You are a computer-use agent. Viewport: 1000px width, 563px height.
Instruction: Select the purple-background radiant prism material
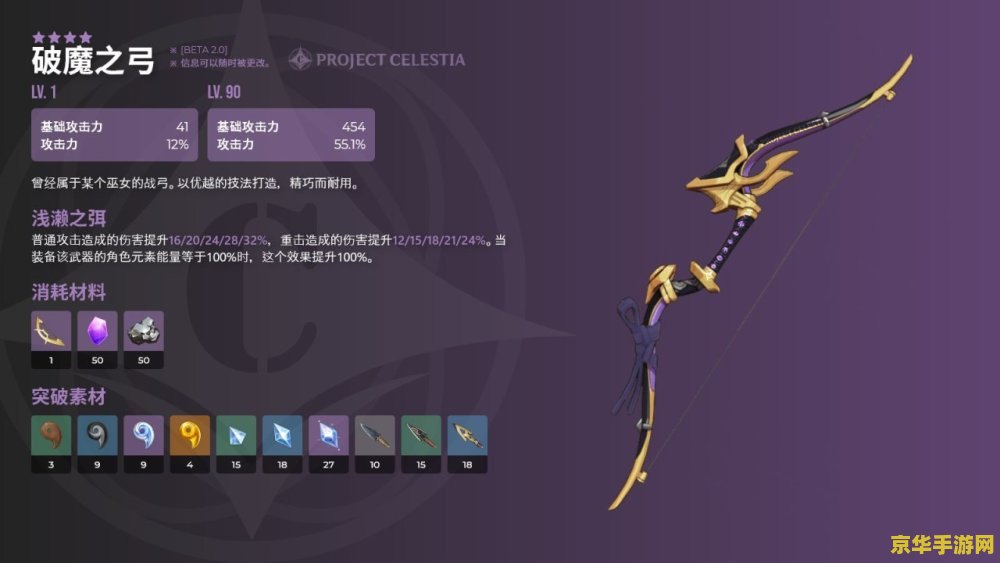[328, 436]
